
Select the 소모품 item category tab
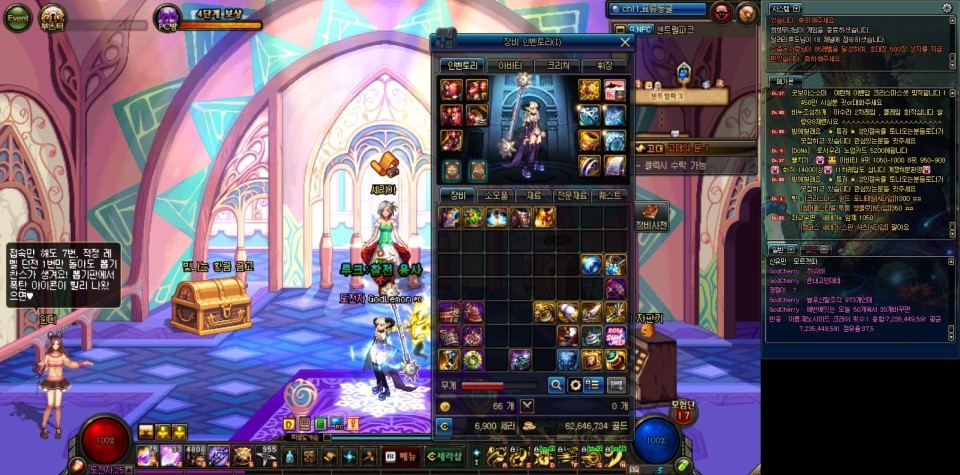click(x=497, y=196)
